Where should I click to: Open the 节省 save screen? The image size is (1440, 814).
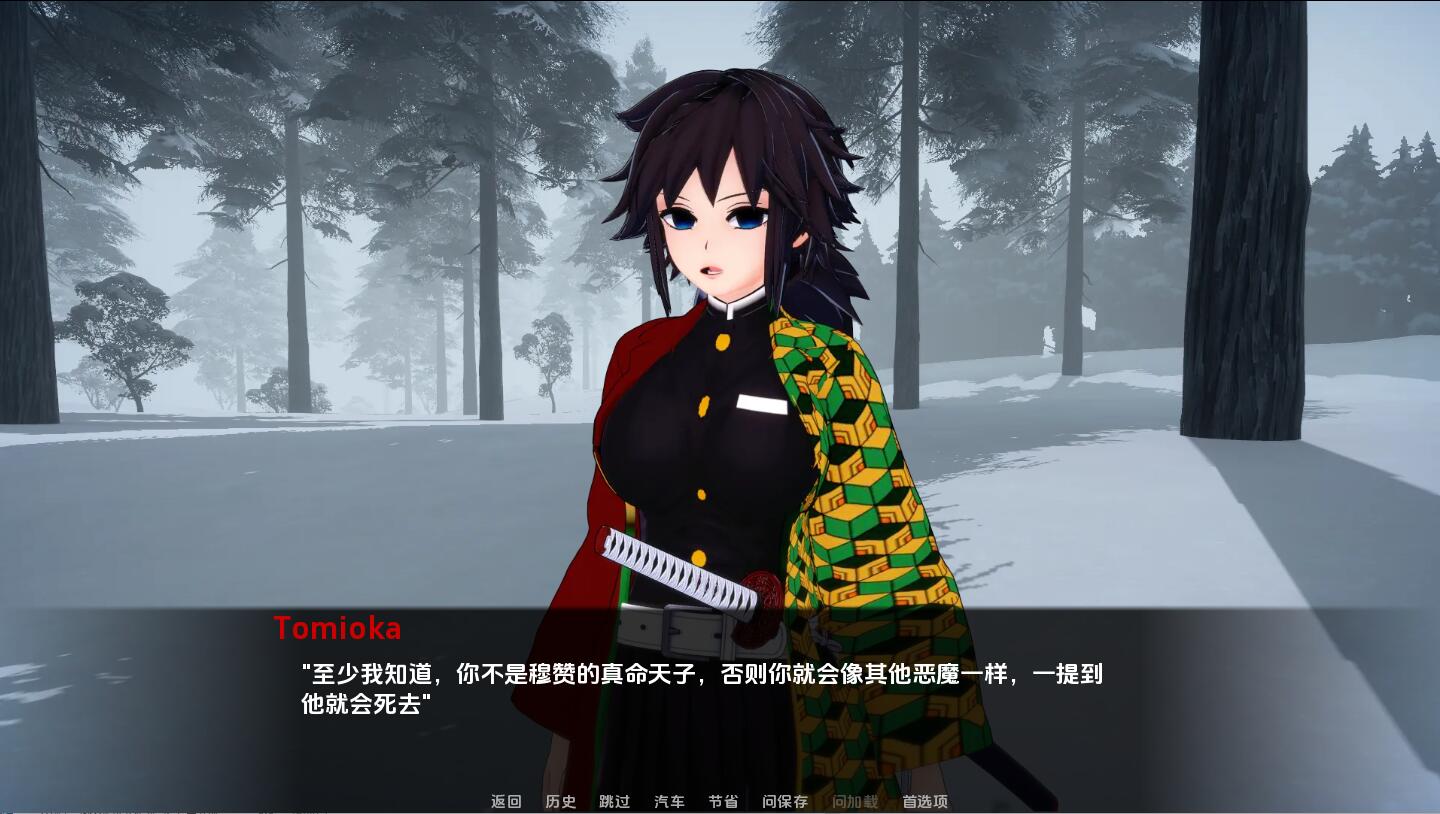(723, 801)
